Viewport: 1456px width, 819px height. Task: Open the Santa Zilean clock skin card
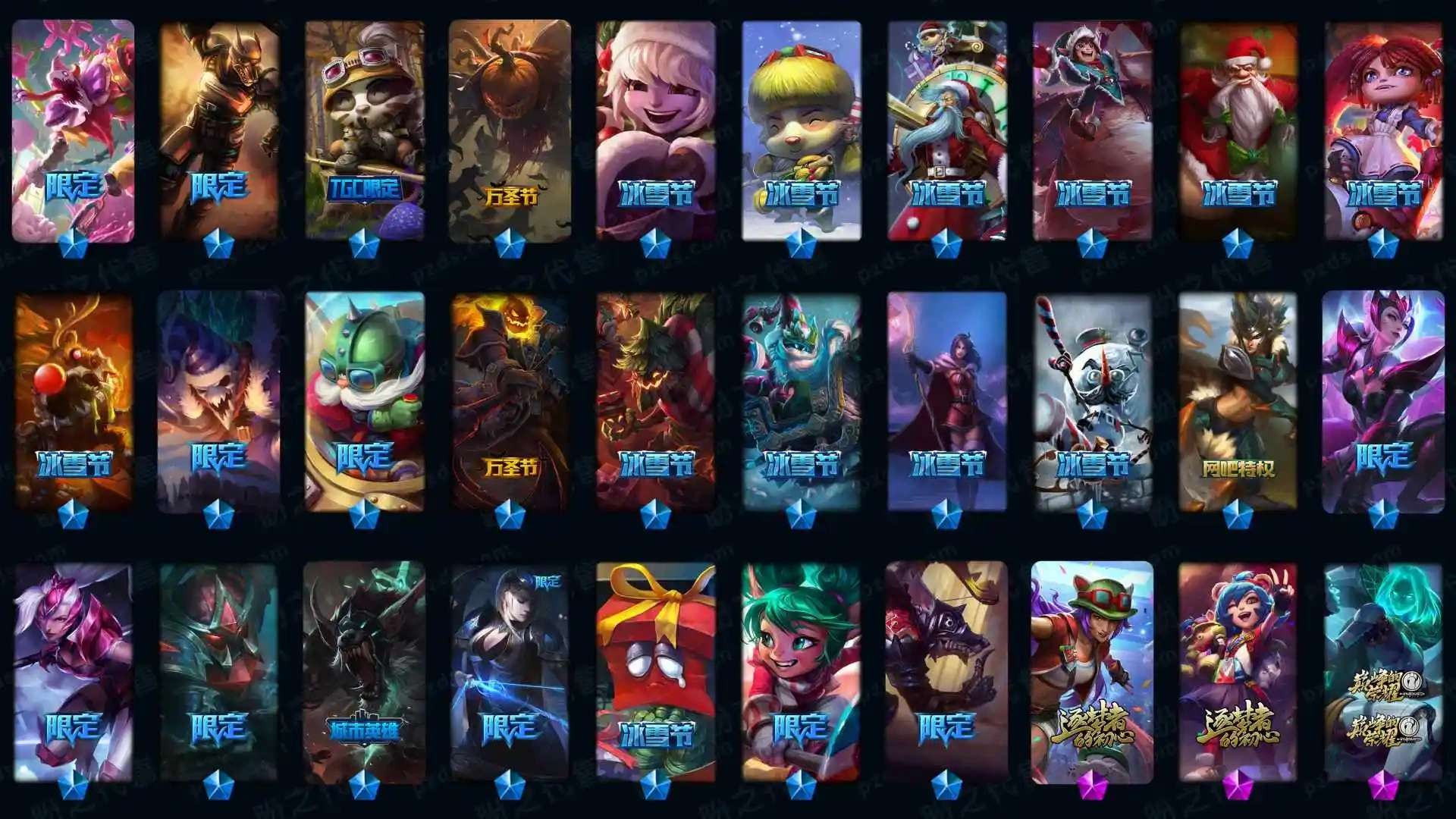pos(947,129)
